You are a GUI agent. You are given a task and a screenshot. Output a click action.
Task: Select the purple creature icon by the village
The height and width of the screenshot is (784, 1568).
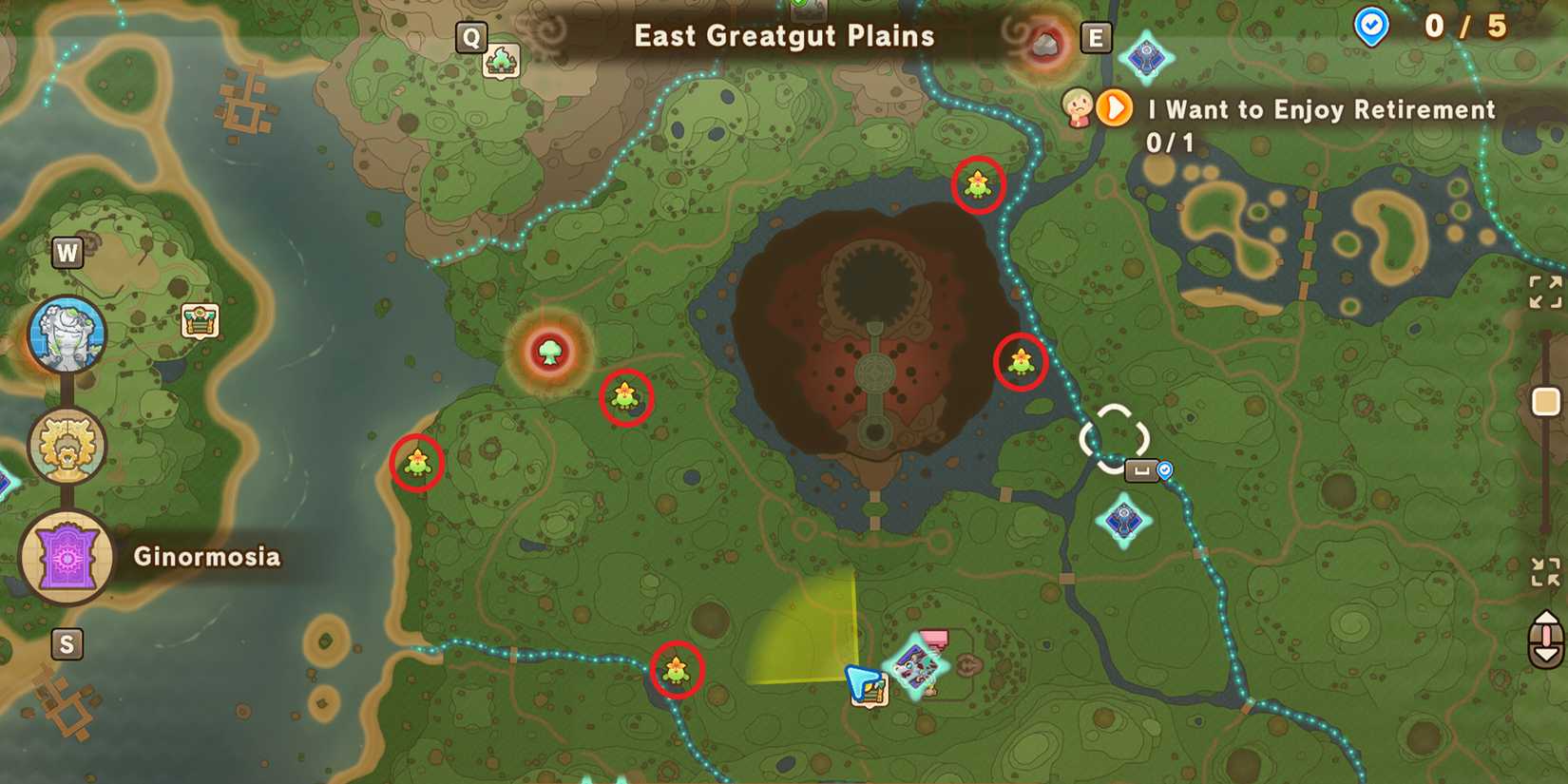tap(915, 665)
